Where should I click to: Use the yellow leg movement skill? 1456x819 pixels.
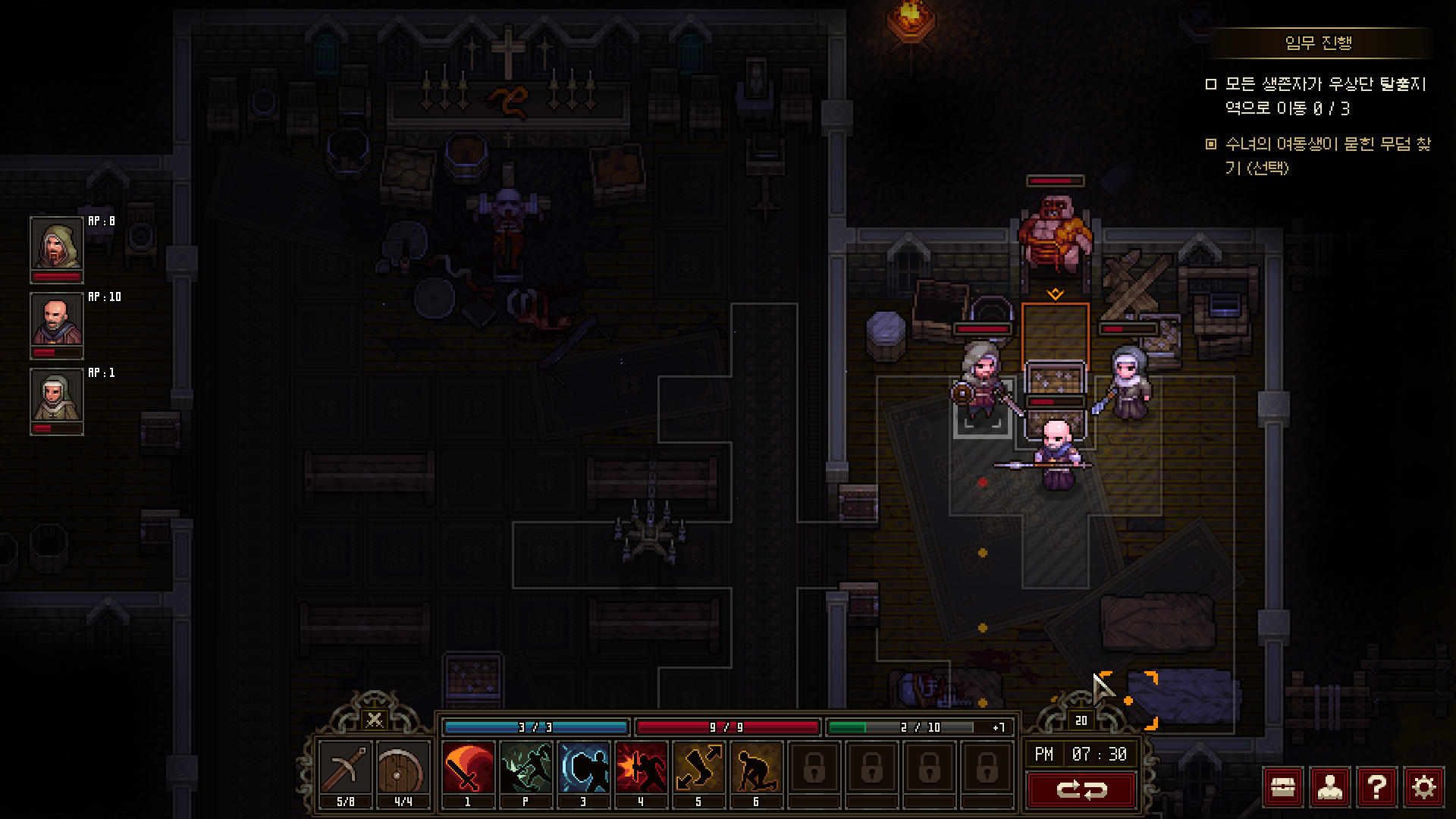(698, 768)
